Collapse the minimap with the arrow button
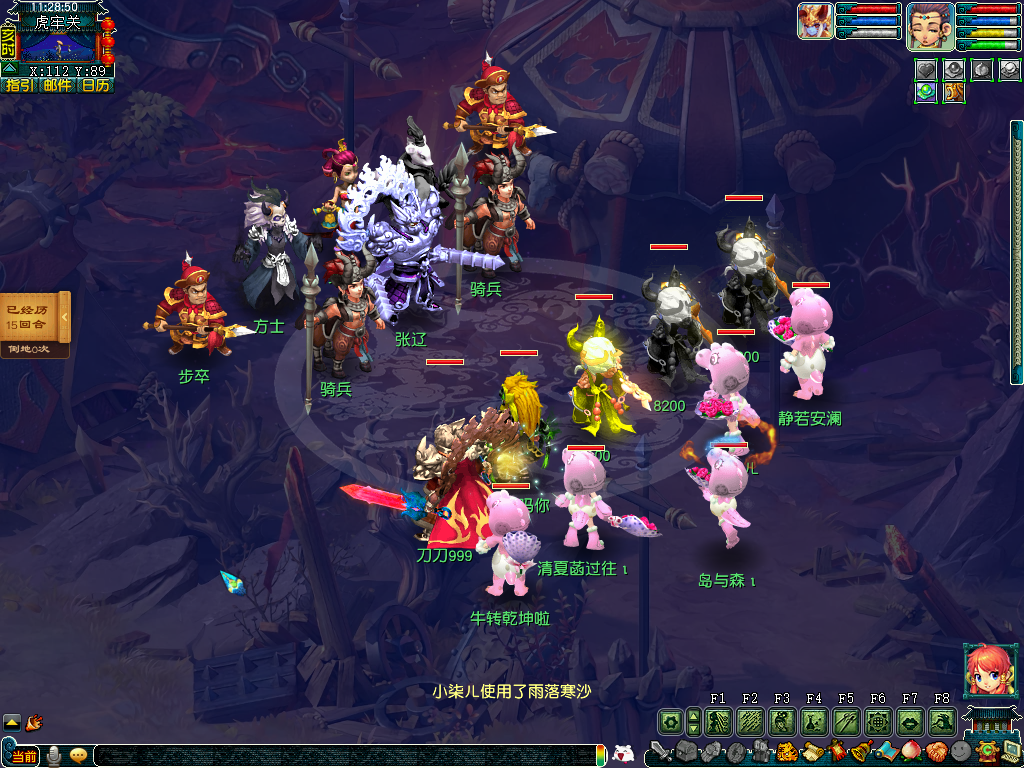Viewport: 1024px width, 768px height. tap(8, 68)
